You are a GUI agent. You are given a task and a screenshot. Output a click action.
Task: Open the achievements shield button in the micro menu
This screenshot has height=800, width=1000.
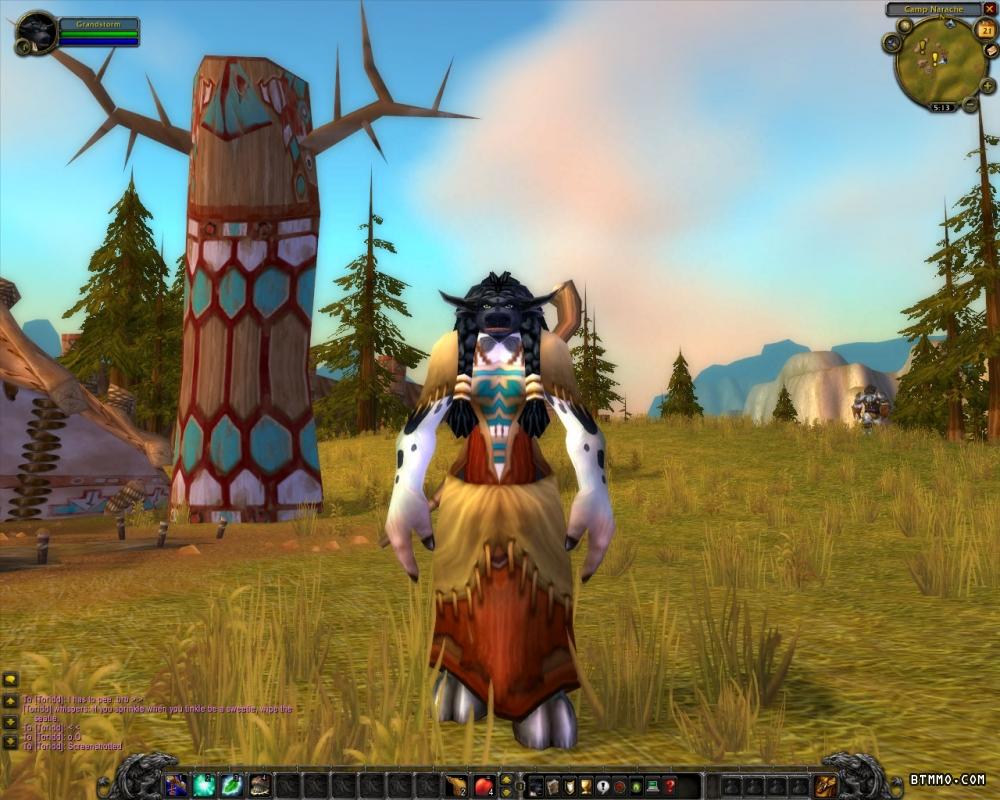click(x=569, y=786)
